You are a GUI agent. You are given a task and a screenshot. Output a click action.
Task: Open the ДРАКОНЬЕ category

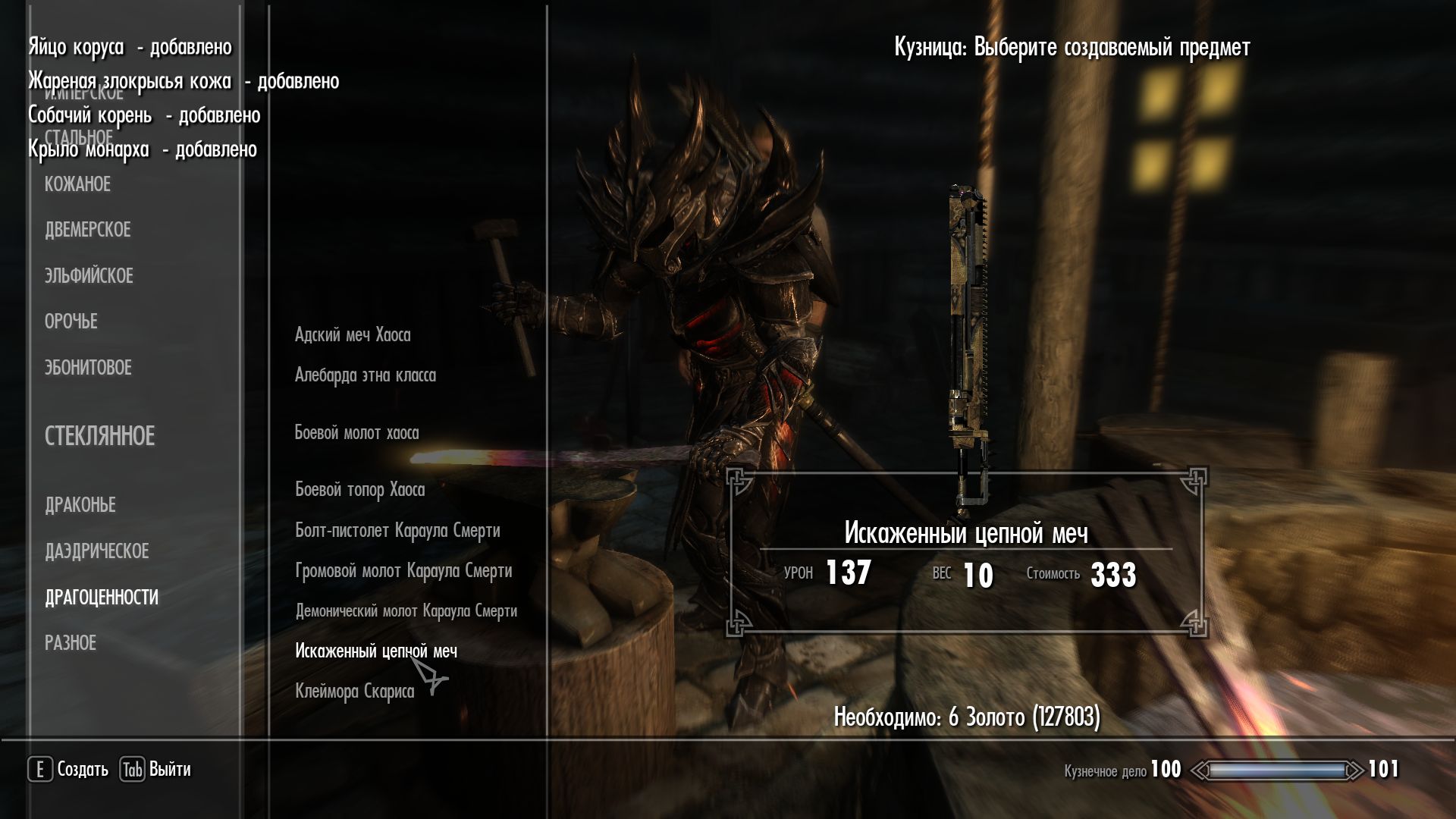click(80, 505)
